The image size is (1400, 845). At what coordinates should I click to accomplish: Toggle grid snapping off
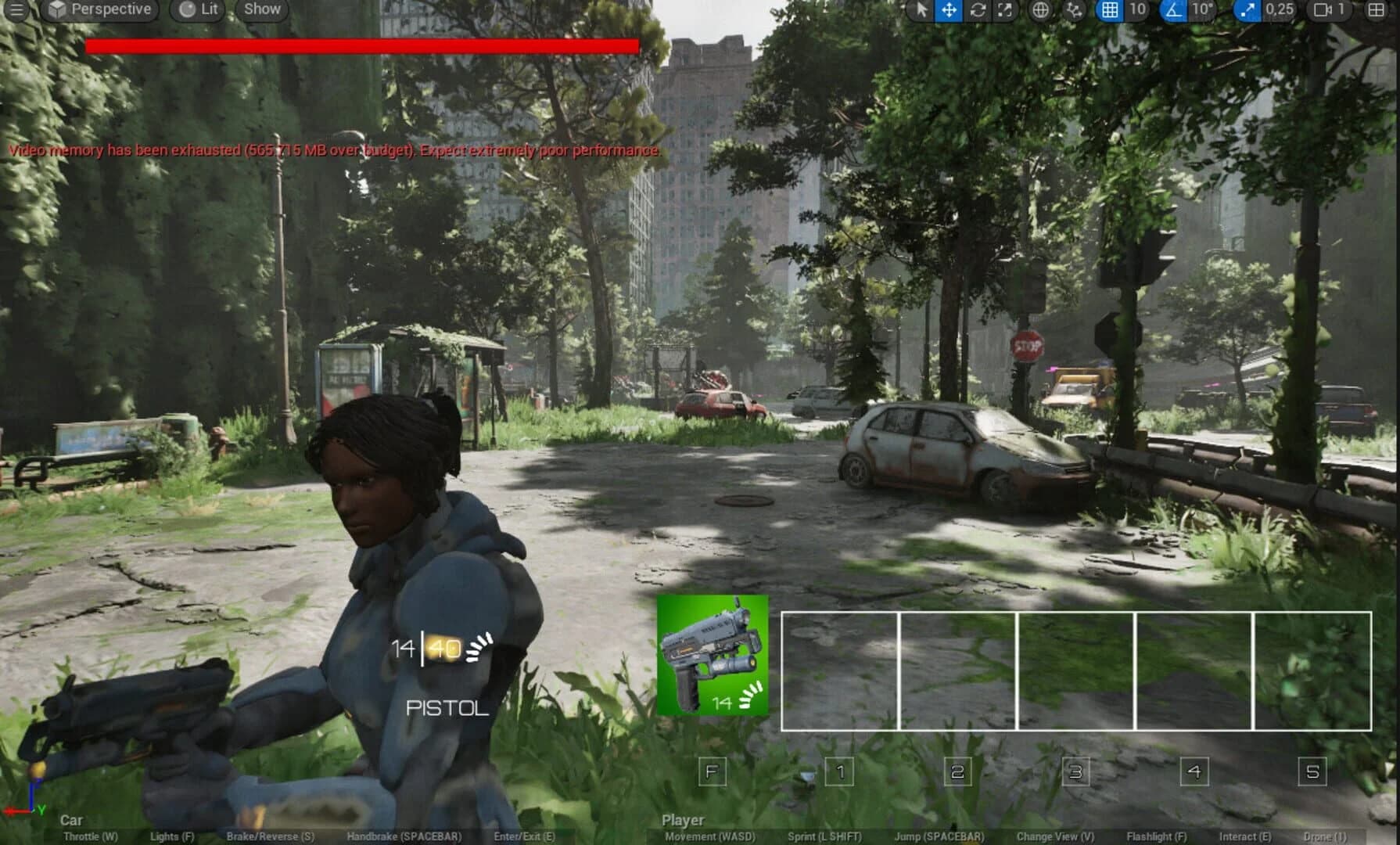(1109, 11)
